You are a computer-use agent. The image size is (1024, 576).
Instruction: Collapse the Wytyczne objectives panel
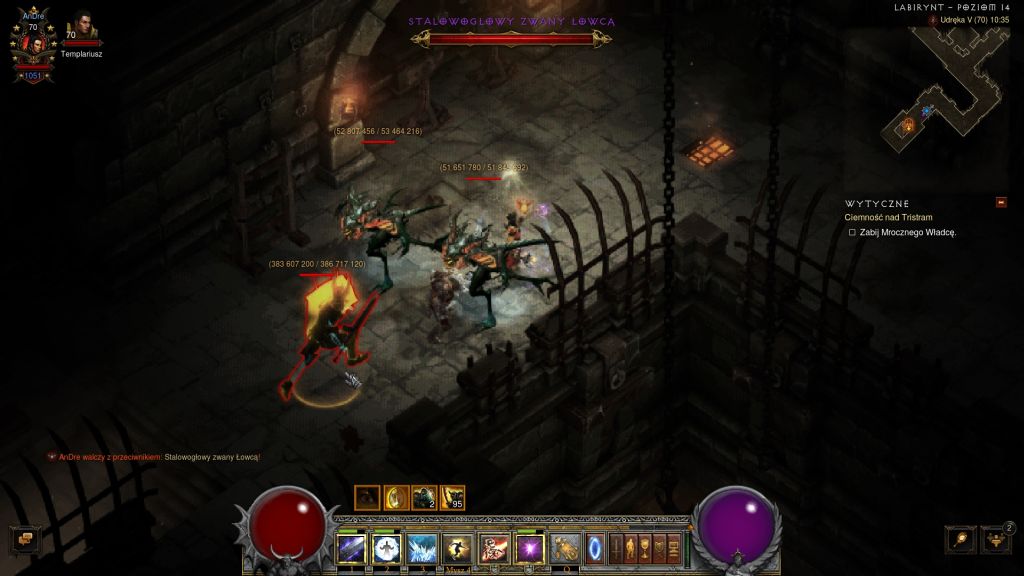1001,202
